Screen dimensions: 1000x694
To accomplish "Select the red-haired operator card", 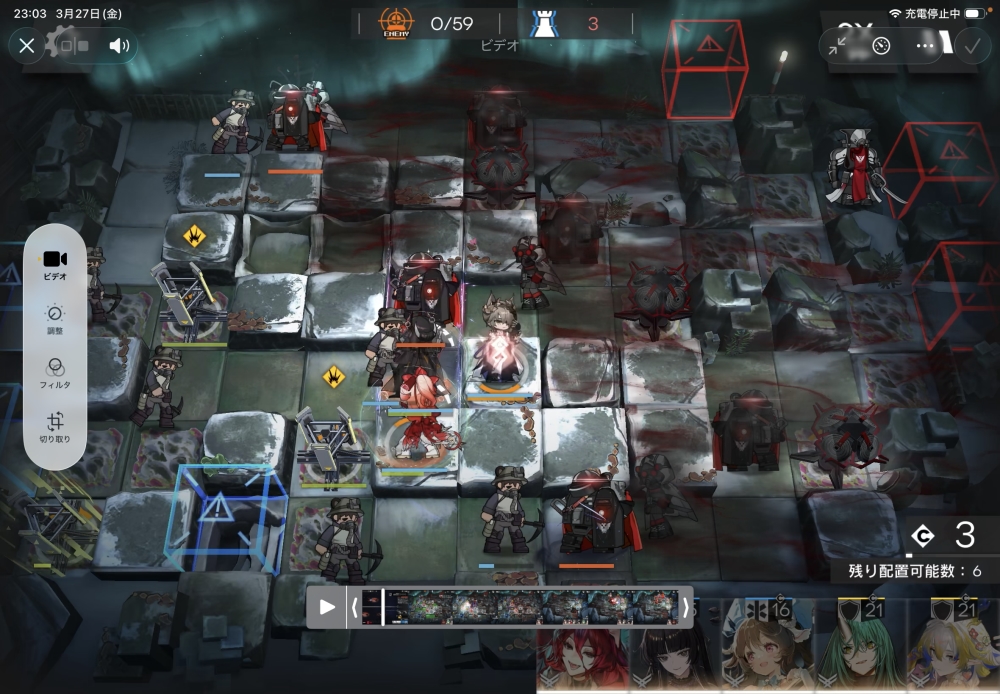I will [582, 650].
